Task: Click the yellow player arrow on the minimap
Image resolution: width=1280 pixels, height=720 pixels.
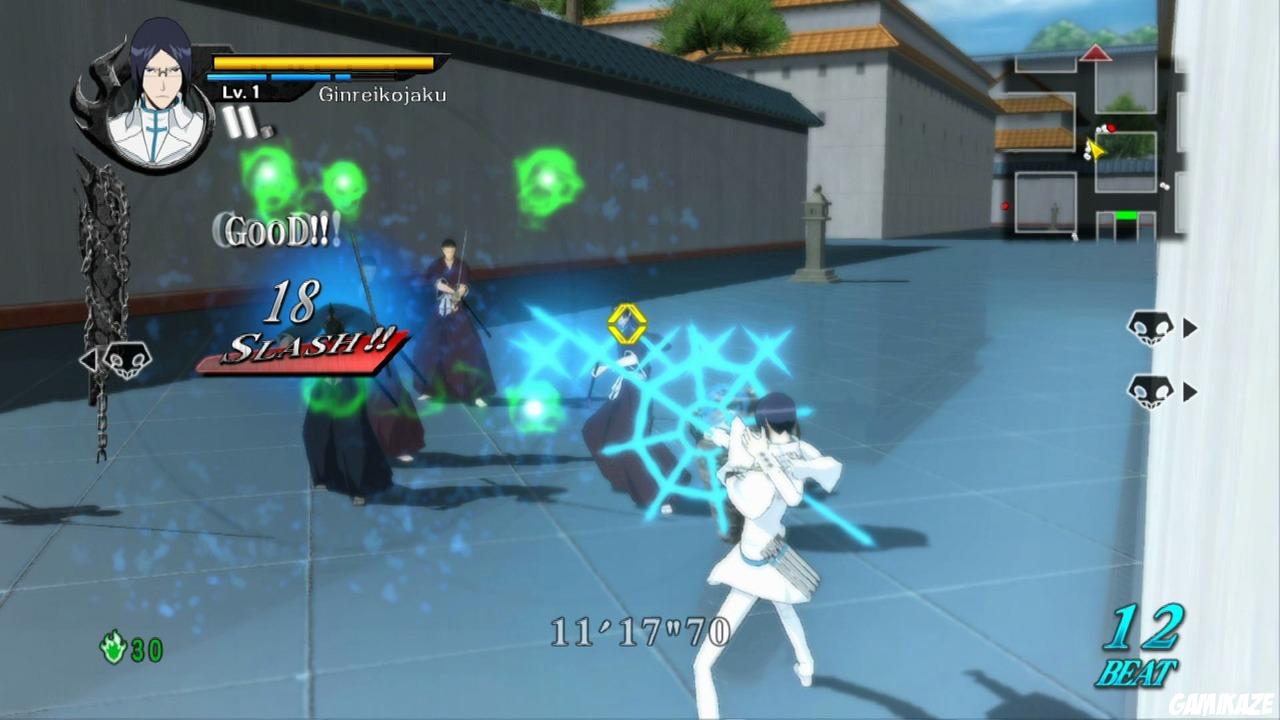Action: click(x=1097, y=149)
